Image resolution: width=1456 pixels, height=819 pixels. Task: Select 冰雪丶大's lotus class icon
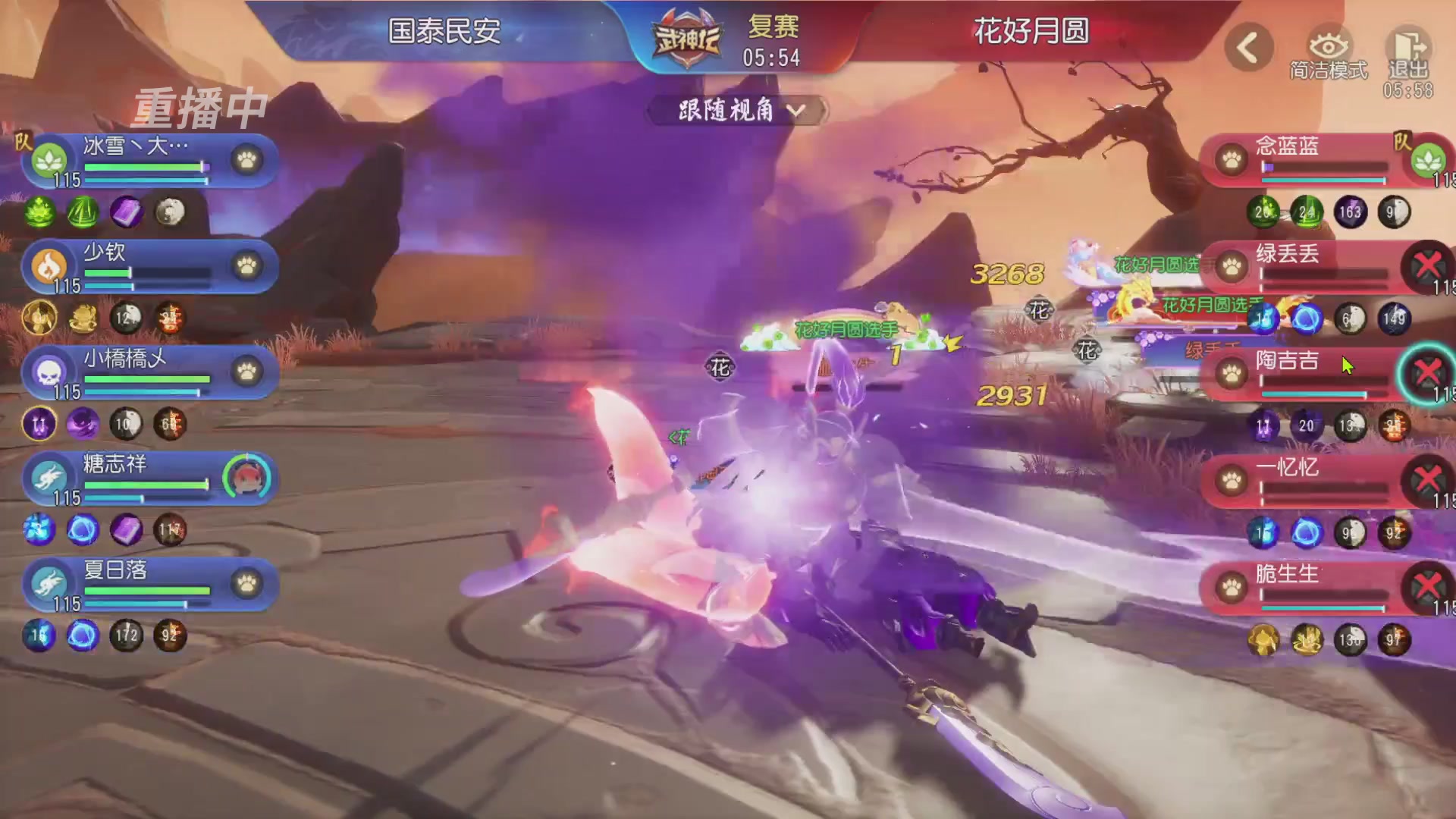click(x=49, y=161)
